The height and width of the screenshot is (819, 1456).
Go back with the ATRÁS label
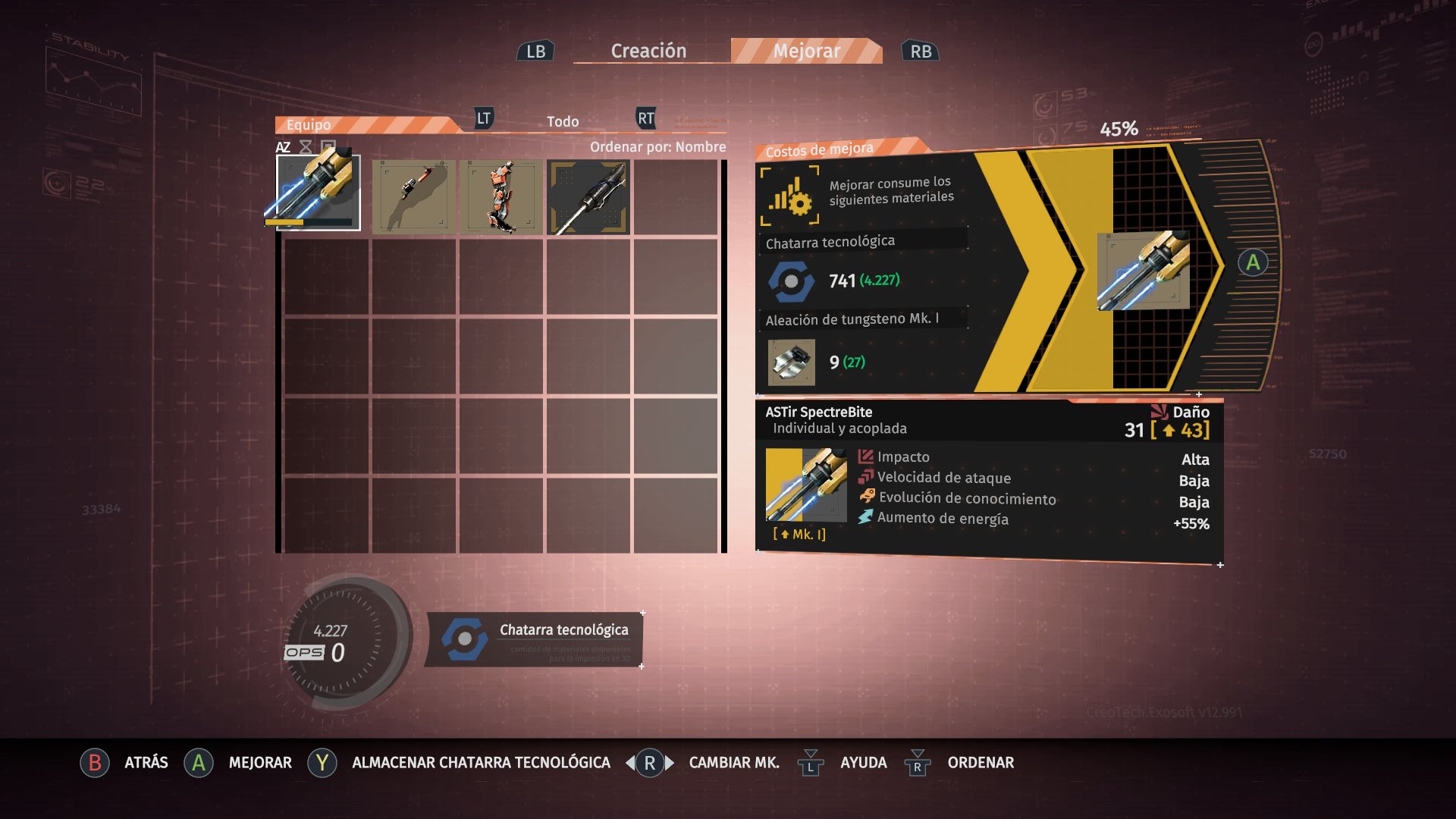tap(146, 762)
